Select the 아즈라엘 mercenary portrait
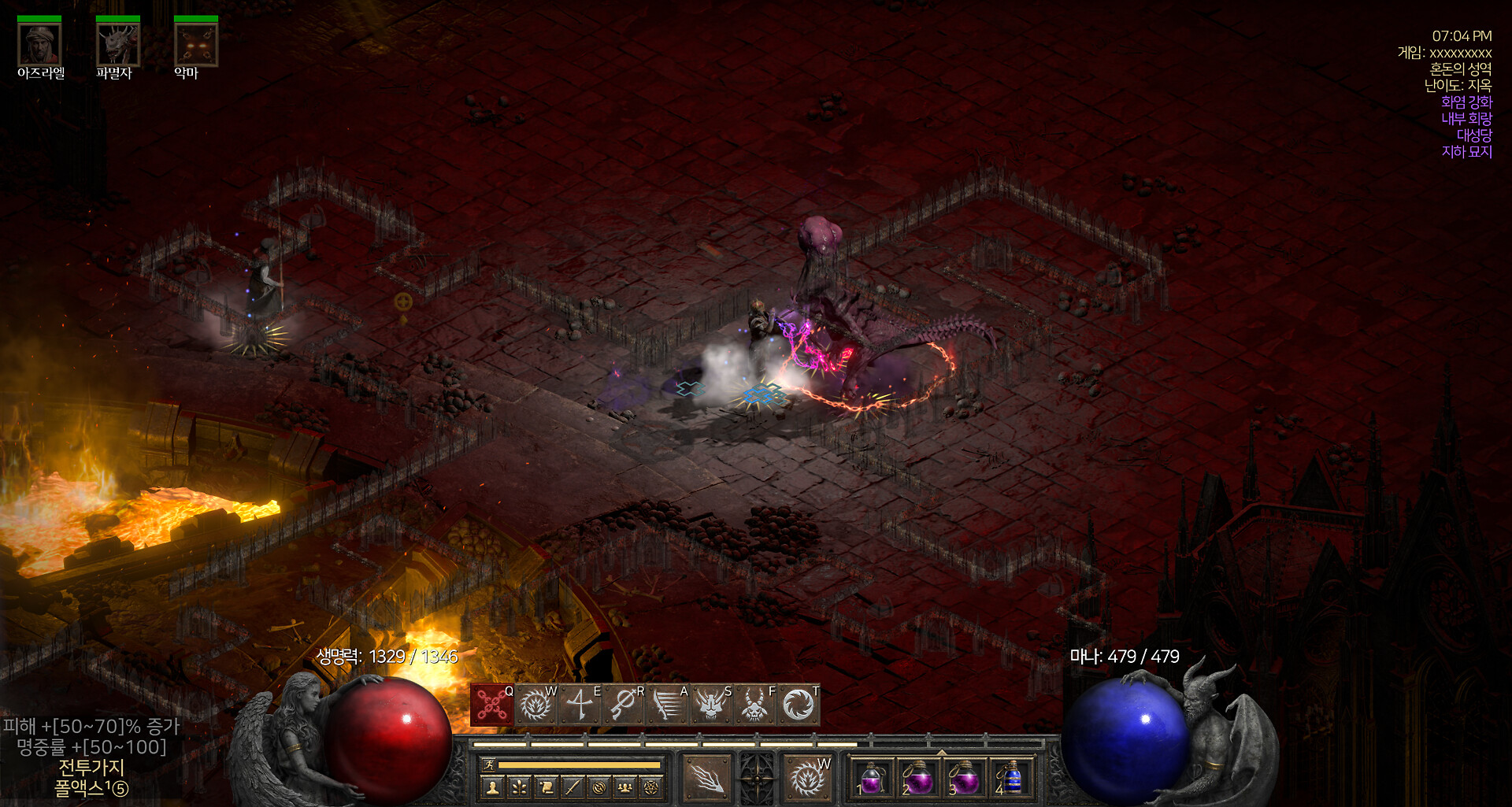 tap(39, 45)
